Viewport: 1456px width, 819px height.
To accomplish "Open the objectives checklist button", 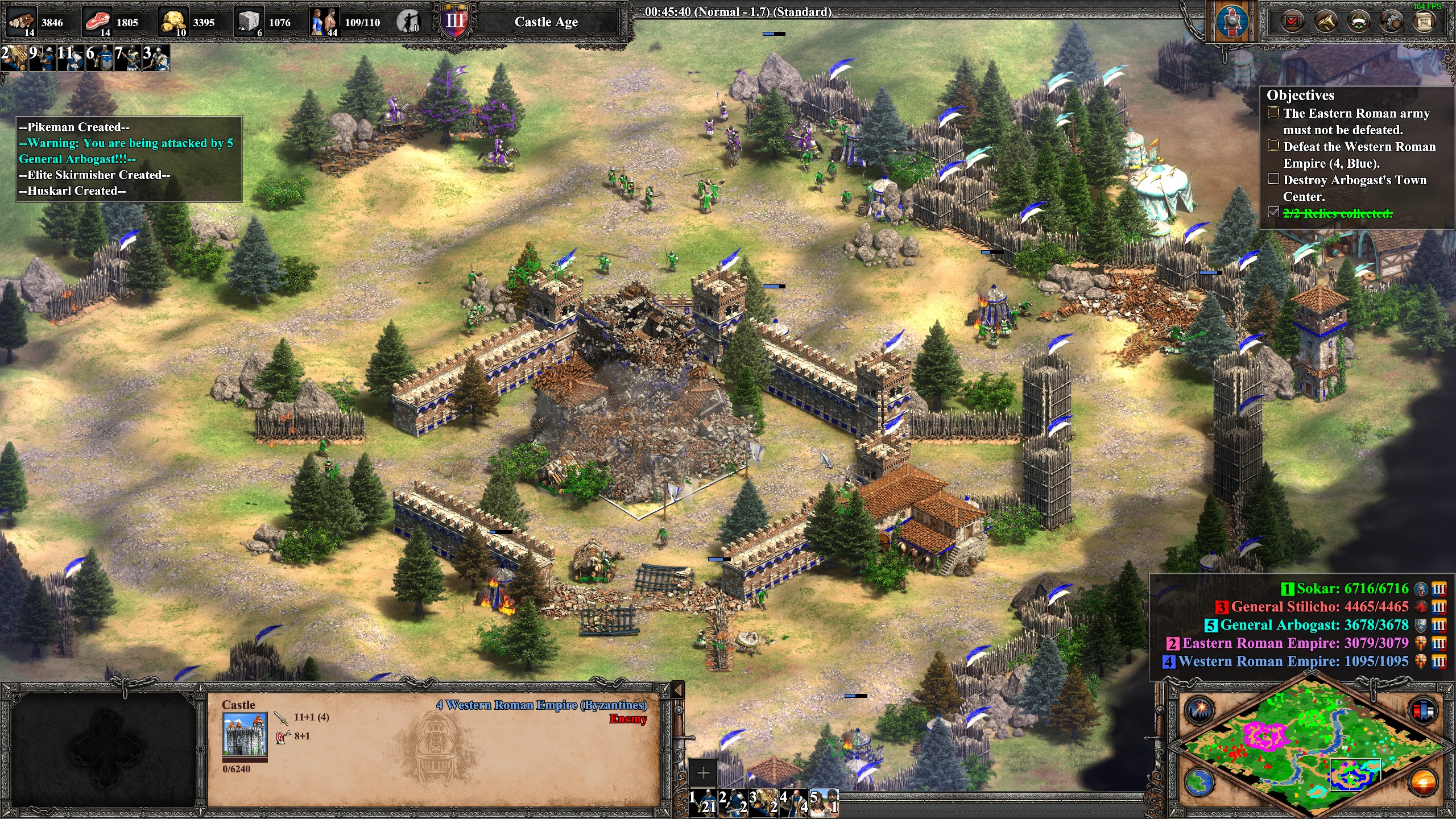I will coord(1292,22).
